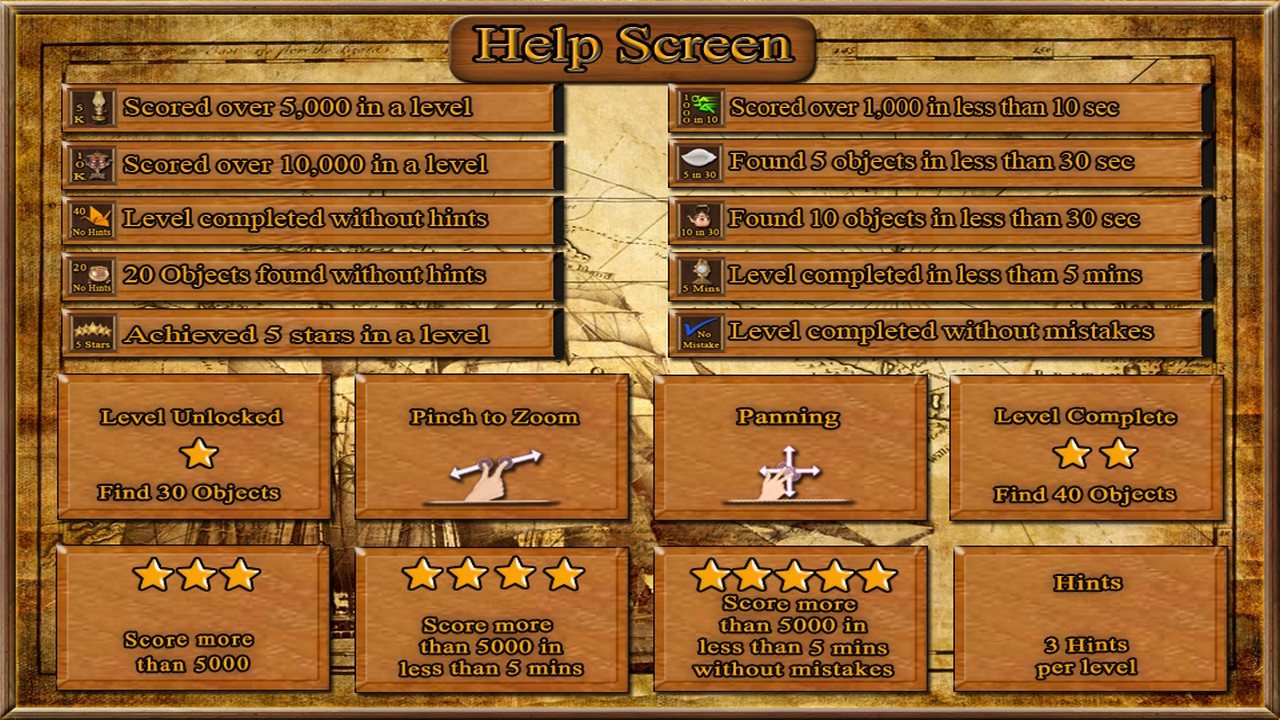Select the "5 Mins" lantern badge
Viewport: 1280px width, 720px height.
700,277
